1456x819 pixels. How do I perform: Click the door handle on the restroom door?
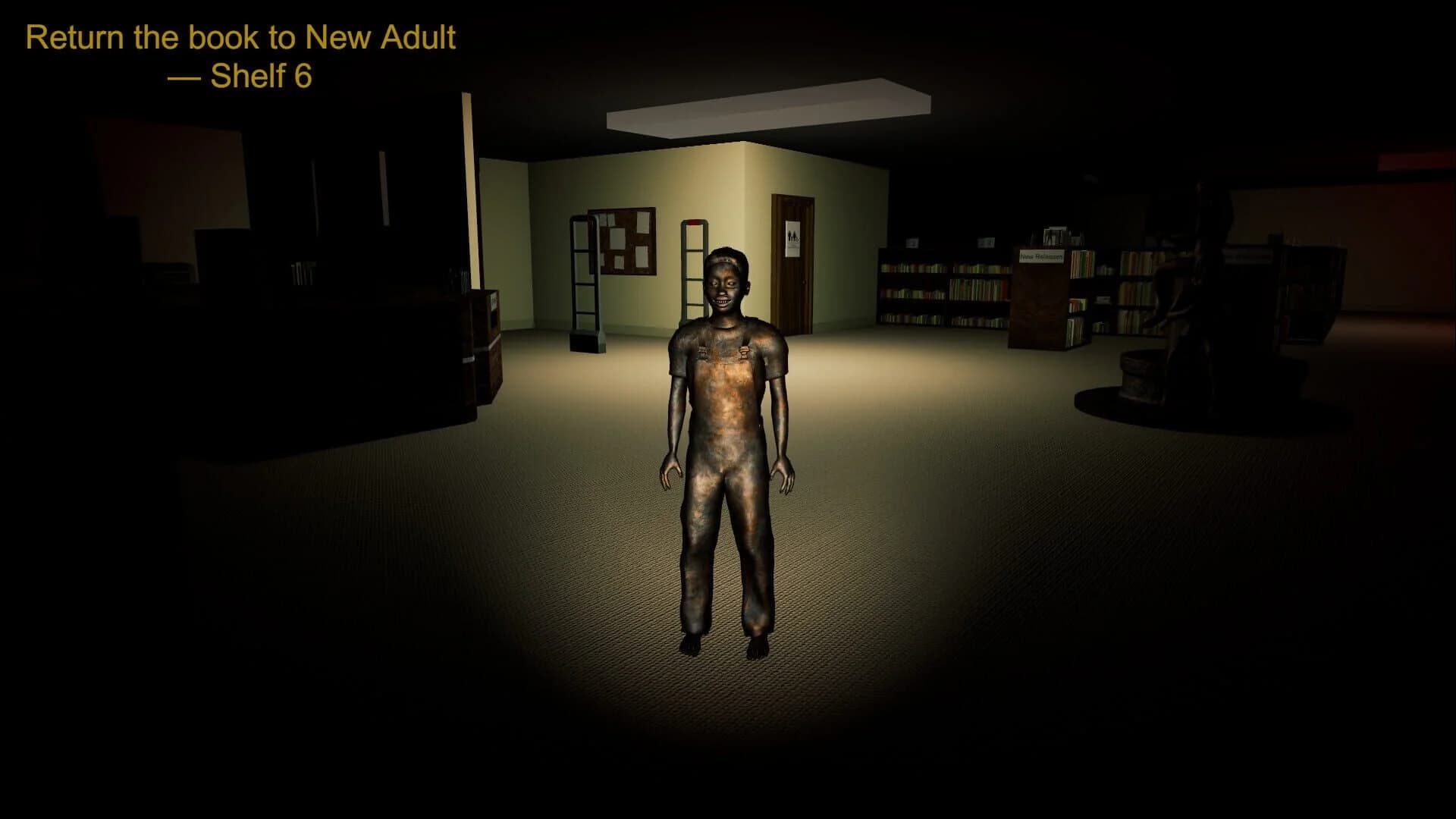805,283
